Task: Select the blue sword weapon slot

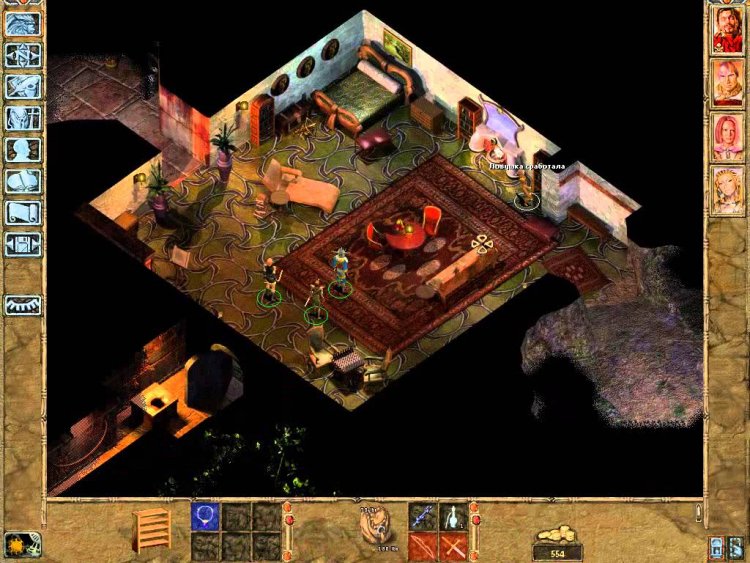Action: click(x=422, y=516)
